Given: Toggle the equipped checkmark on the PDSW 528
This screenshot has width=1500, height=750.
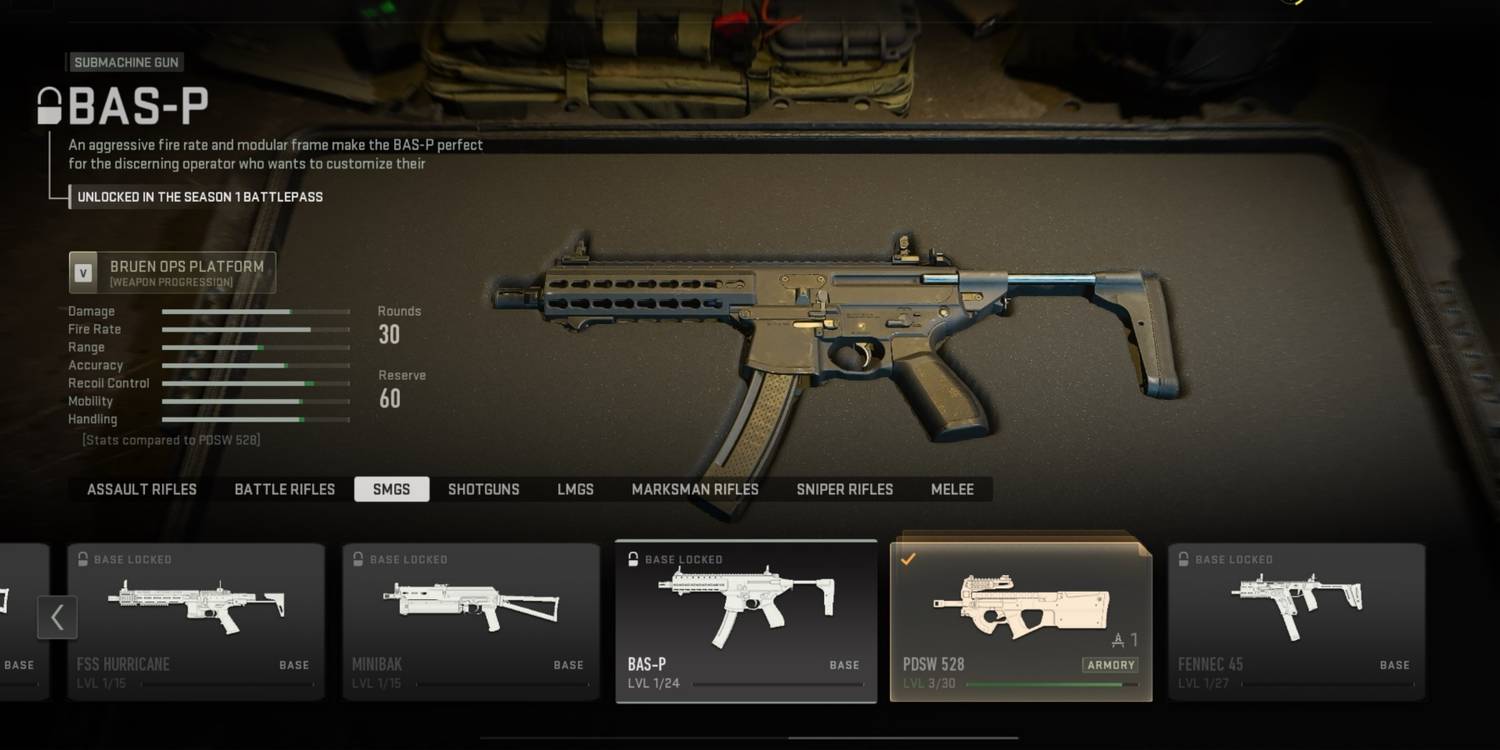Looking at the screenshot, I should click(x=910, y=558).
